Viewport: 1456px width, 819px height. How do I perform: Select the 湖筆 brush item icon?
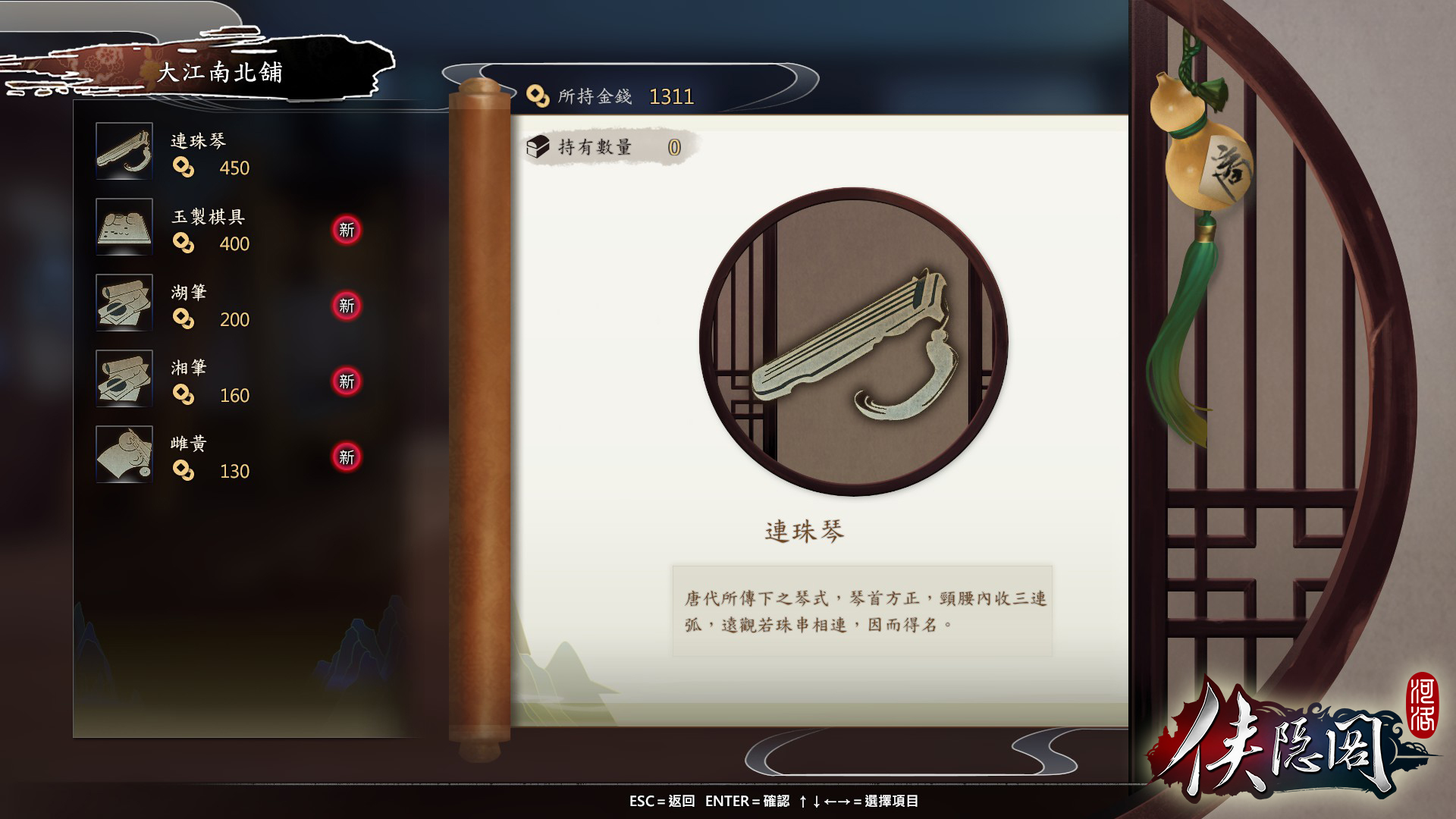124,303
